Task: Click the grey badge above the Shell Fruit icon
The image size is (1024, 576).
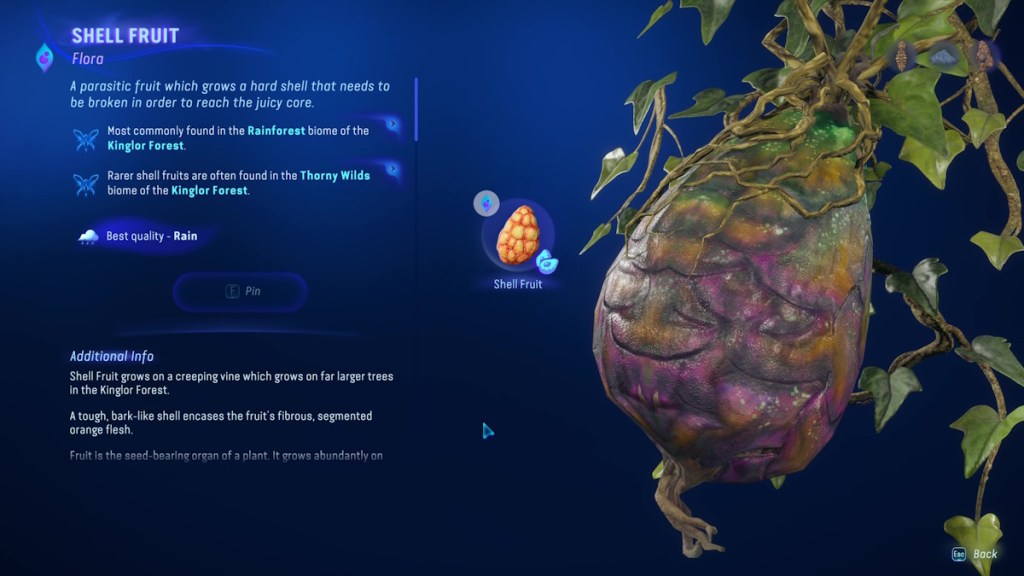Action: [486, 203]
